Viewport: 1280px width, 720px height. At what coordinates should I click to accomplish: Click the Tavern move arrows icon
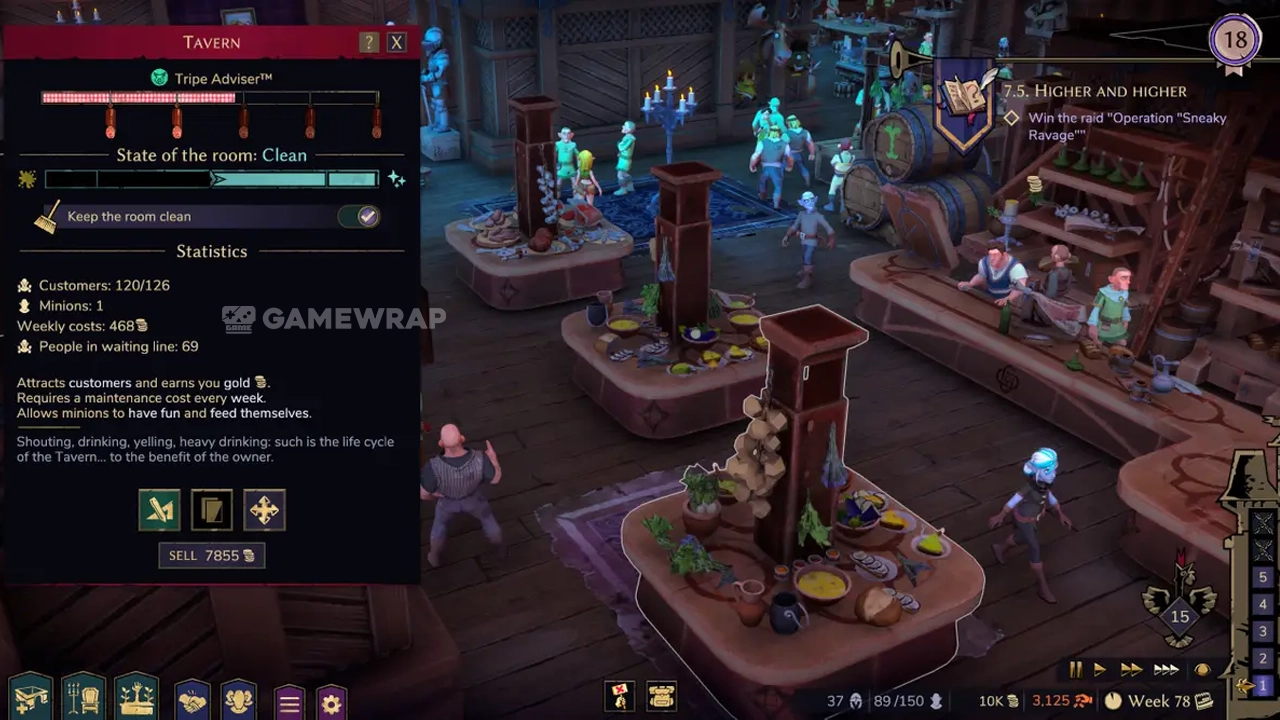point(264,510)
